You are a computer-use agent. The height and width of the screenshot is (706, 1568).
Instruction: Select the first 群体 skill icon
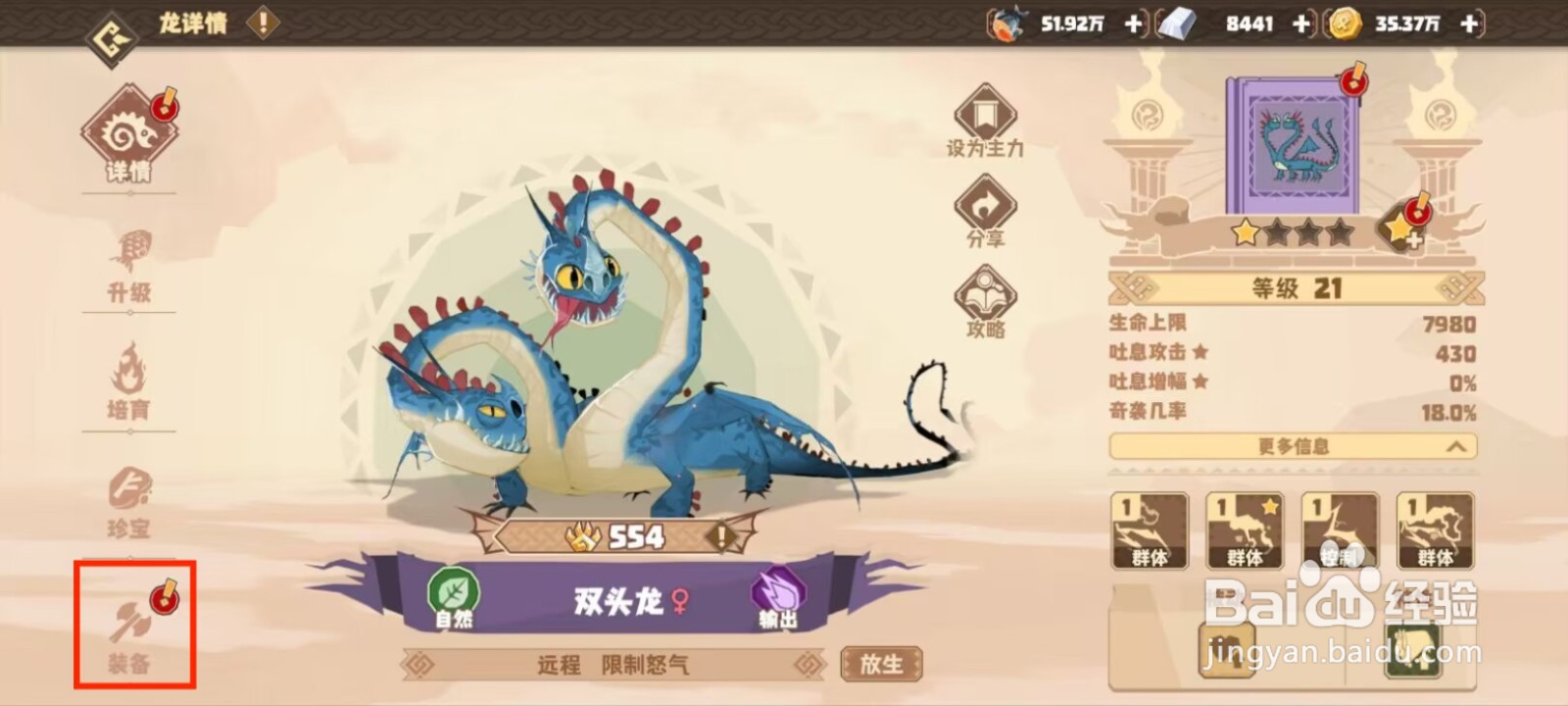coord(1150,529)
